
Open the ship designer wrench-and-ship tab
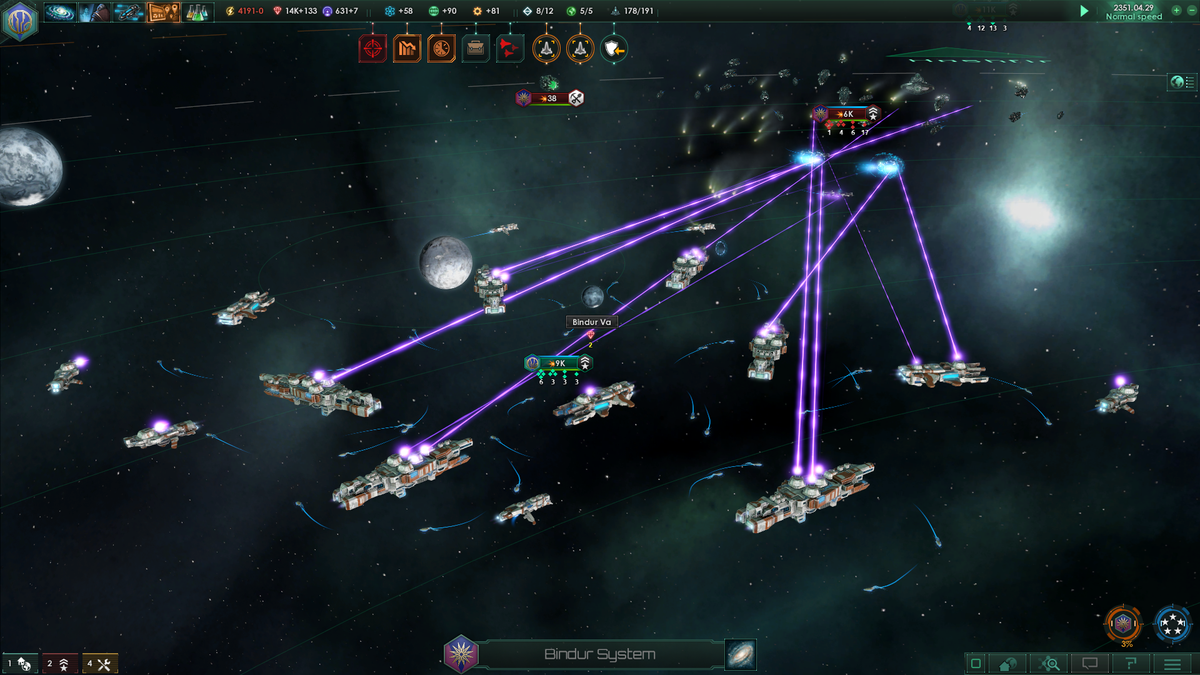127,12
